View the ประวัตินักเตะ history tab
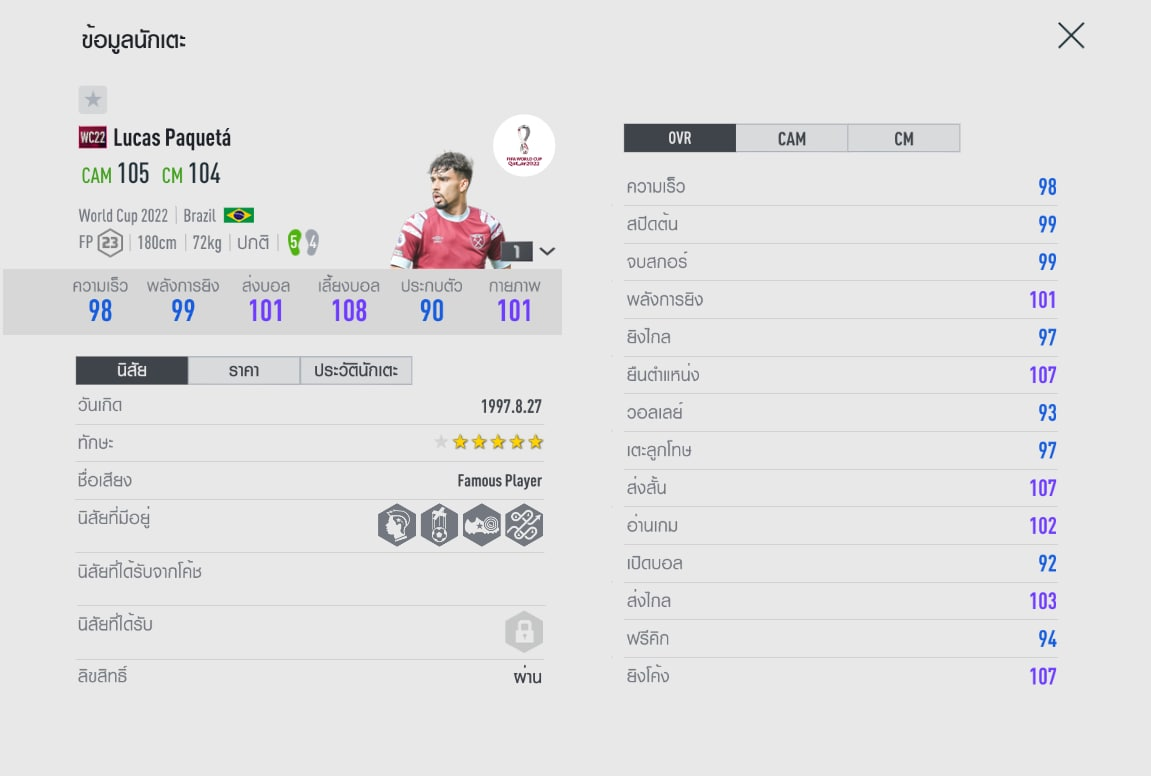The width and height of the screenshot is (1151, 776). 356,371
